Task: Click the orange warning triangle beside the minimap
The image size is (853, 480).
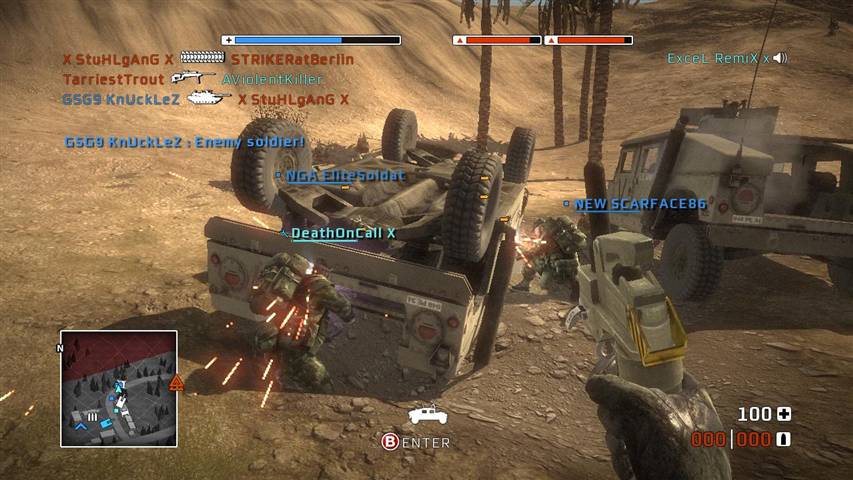Action: coord(177,382)
